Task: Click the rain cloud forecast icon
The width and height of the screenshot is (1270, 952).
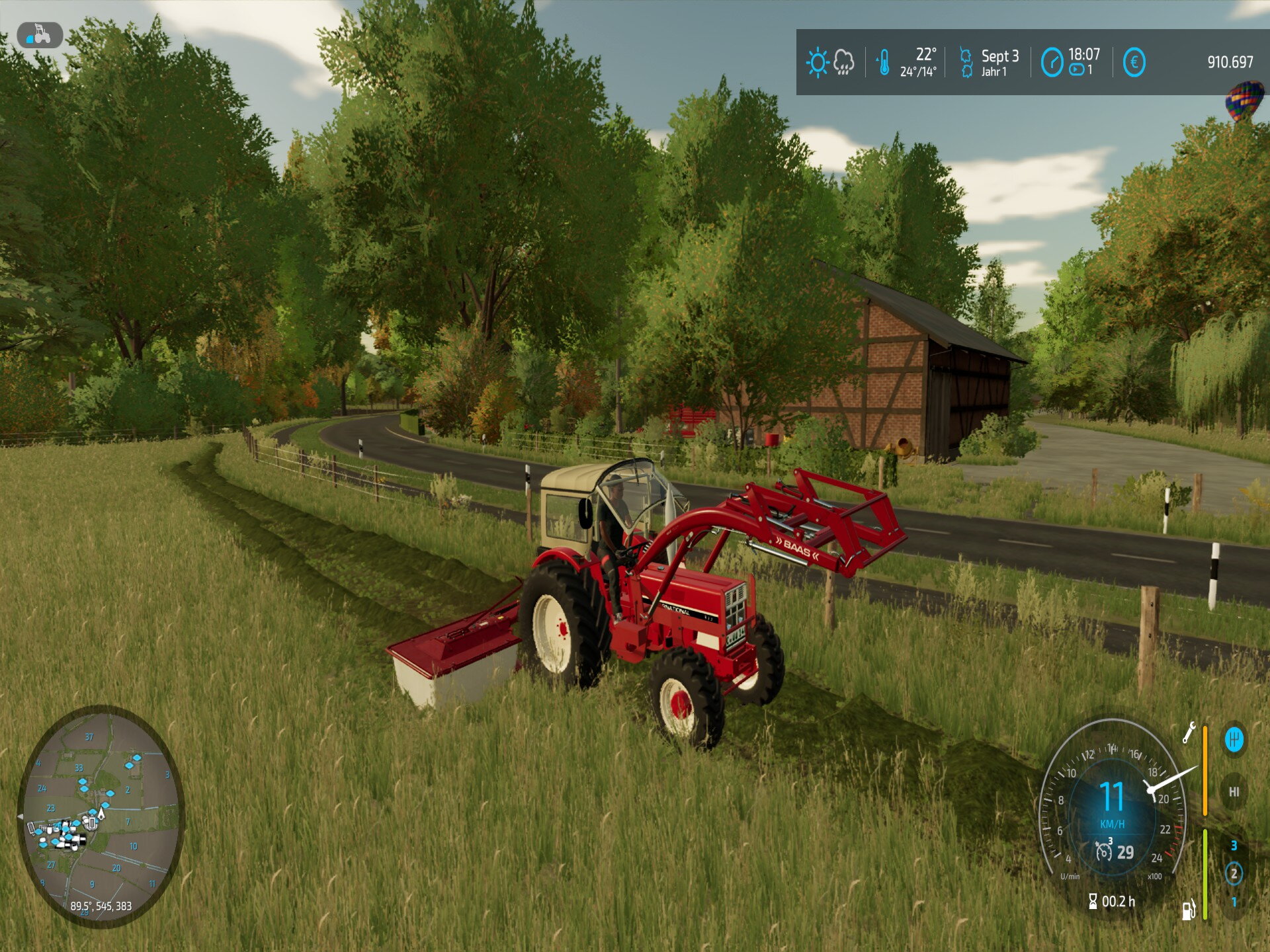Action: tap(844, 63)
